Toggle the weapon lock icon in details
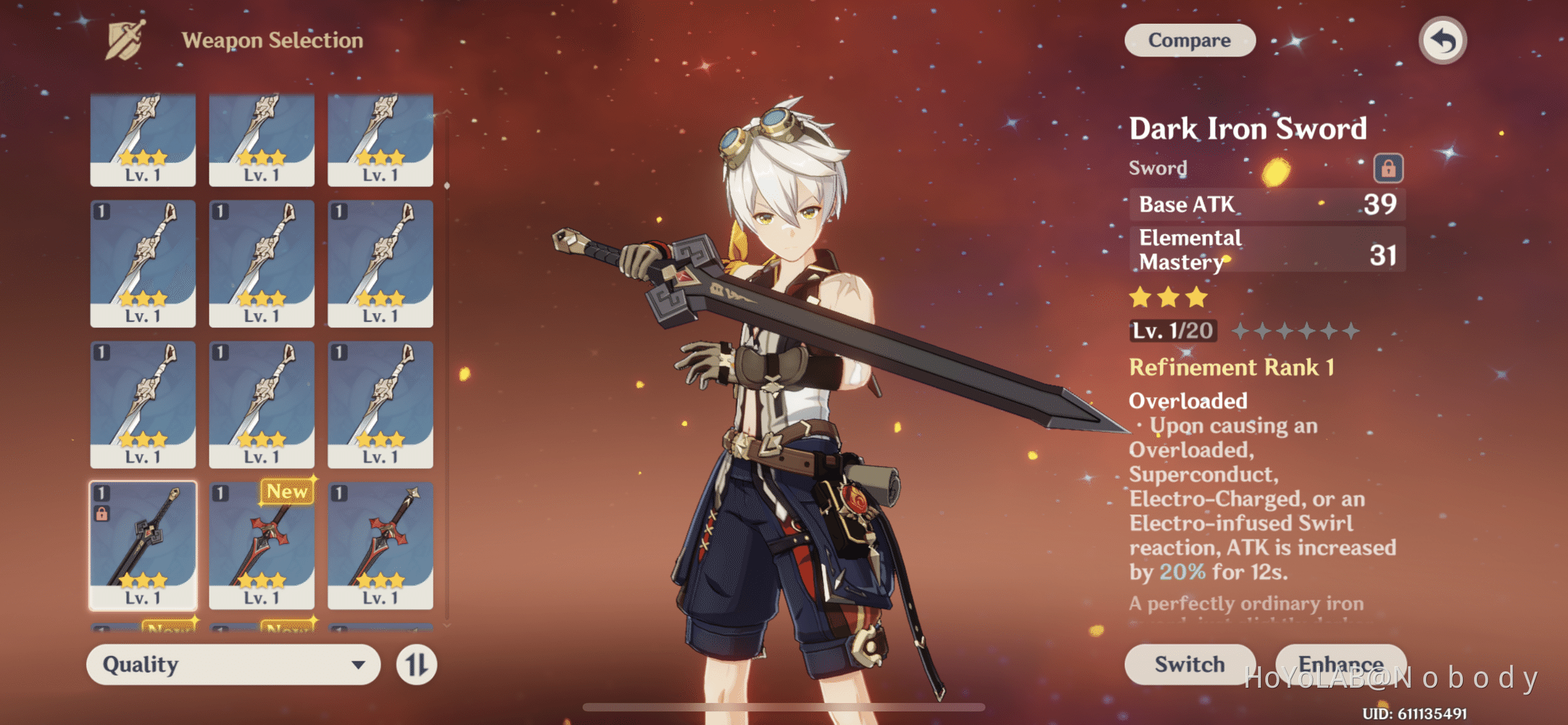This screenshot has width=1568, height=725. [1388, 168]
